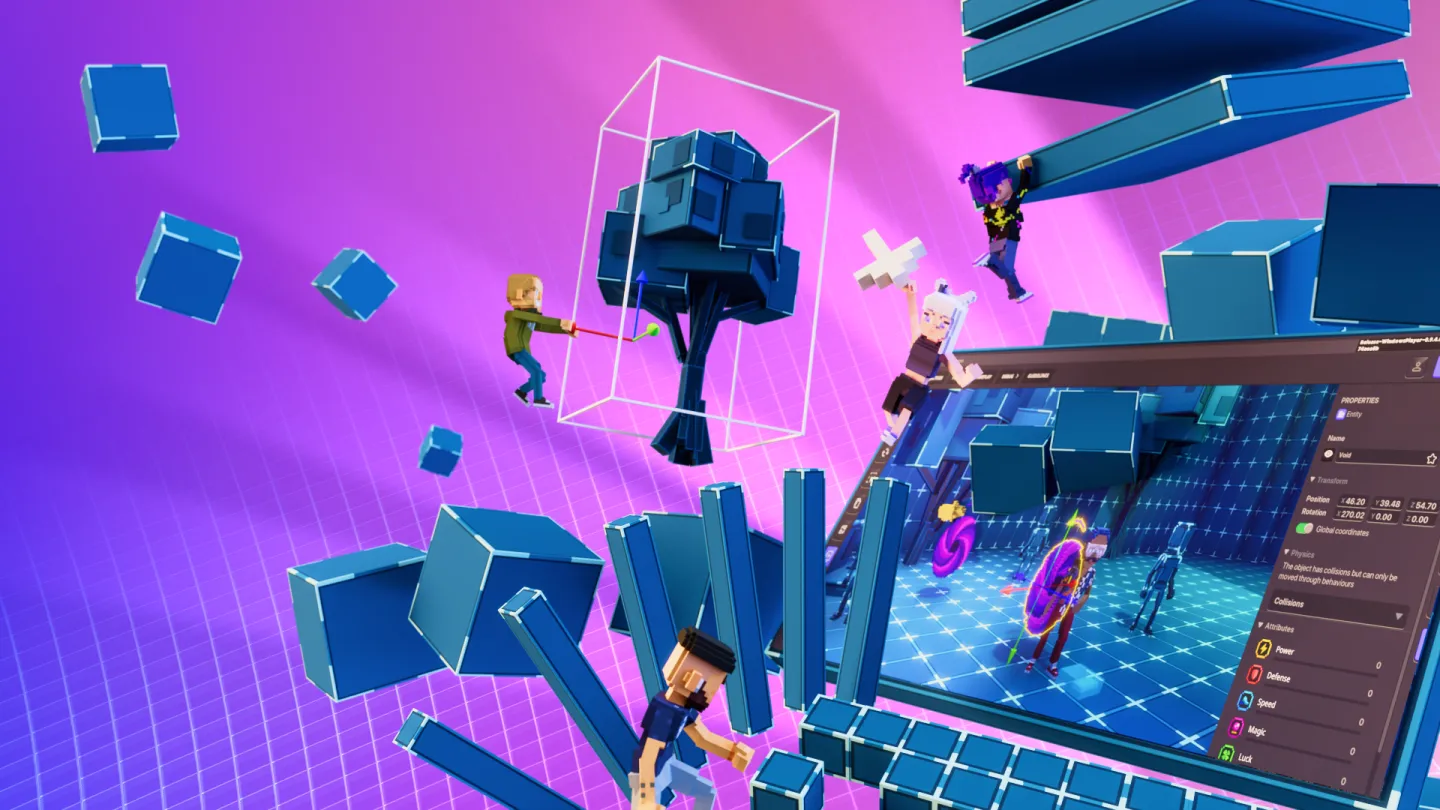Toggle the visibility icon beside the entity name
Screen dimensions: 1440x810
(x=1330, y=453)
